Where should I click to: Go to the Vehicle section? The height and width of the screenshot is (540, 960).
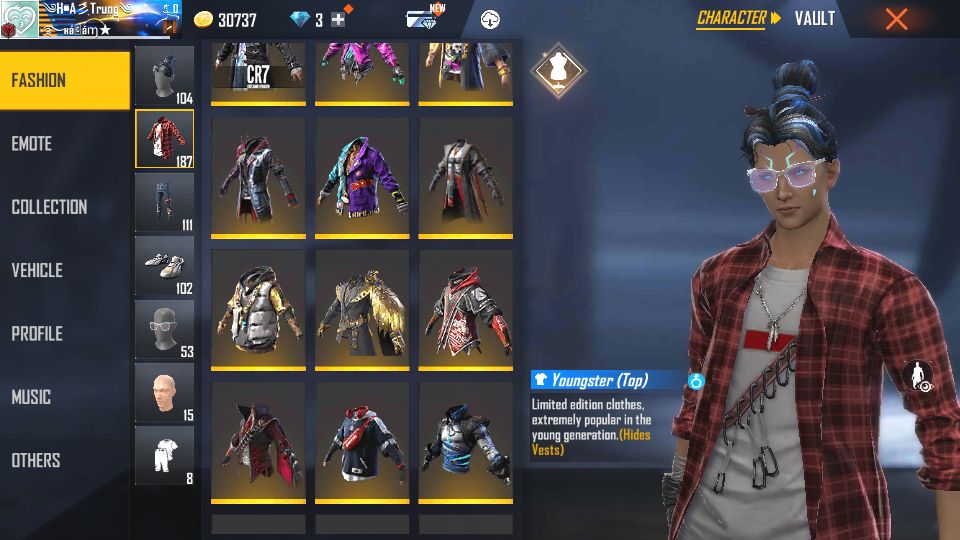pyautogui.click(x=64, y=270)
